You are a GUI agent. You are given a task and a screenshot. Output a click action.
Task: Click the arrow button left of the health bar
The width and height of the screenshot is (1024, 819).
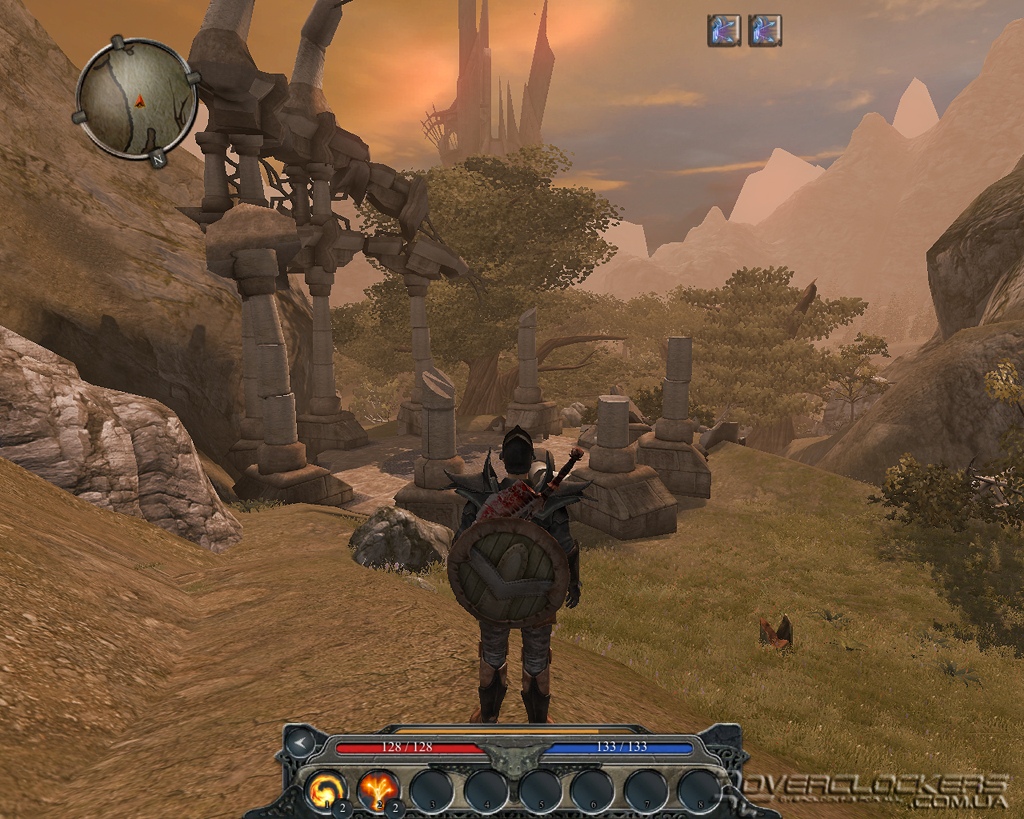click(299, 743)
